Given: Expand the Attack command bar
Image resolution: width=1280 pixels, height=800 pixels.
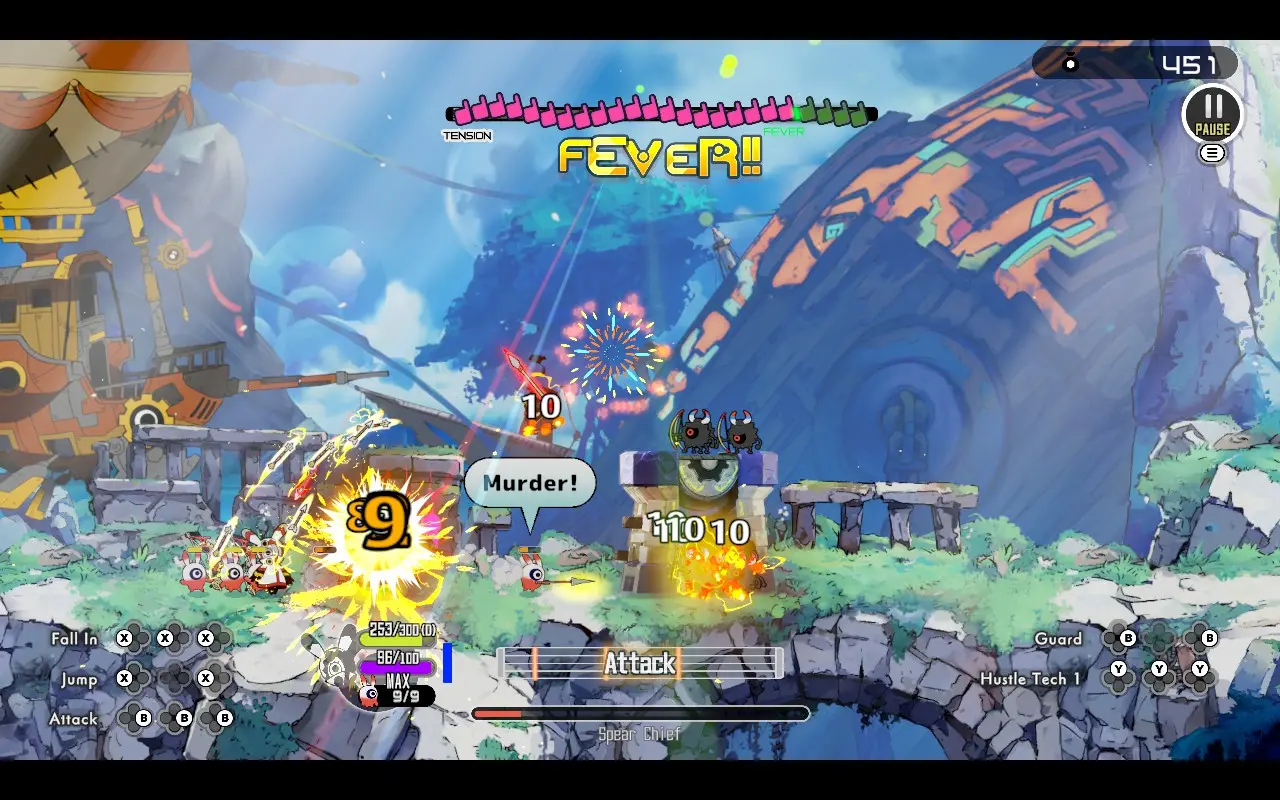Looking at the screenshot, I should coord(640,664).
